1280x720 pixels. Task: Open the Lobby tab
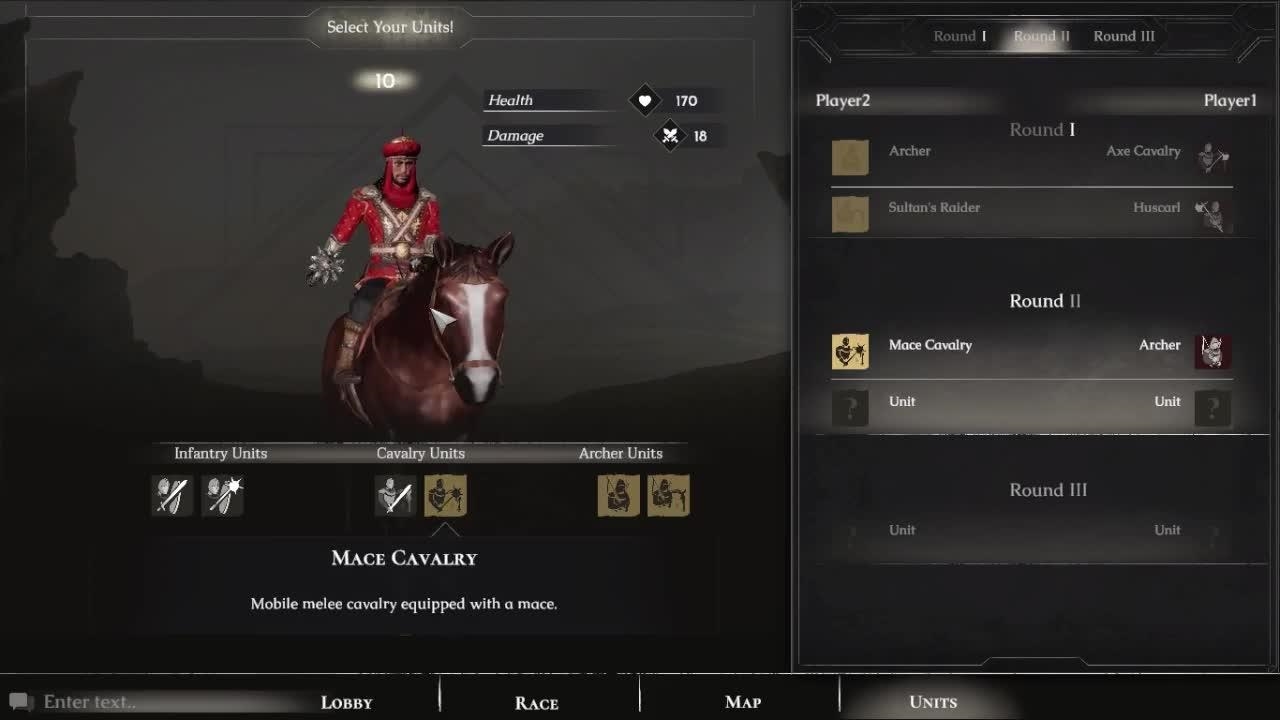point(346,702)
